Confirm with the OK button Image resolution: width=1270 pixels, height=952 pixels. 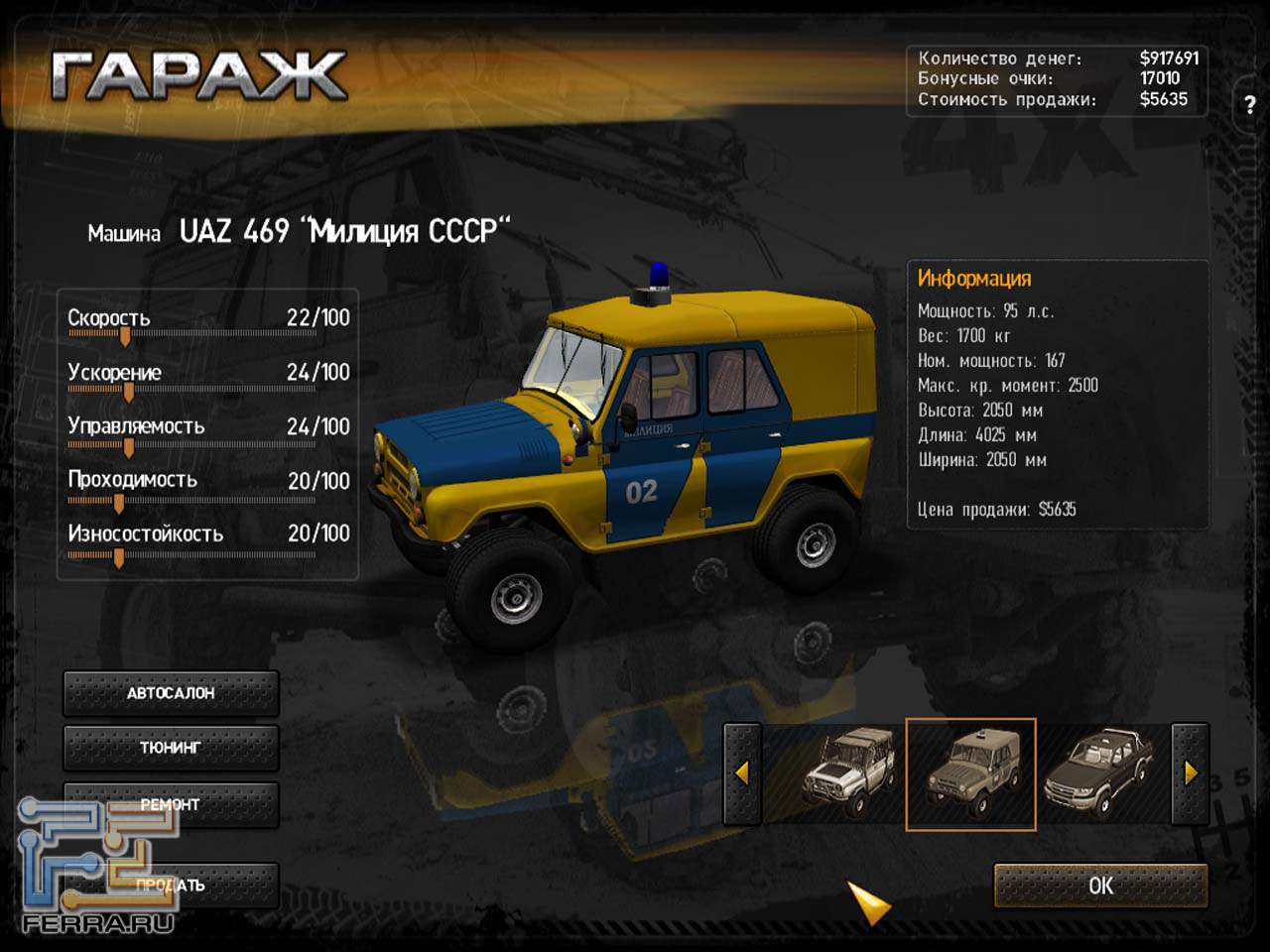click(x=1100, y=886)
